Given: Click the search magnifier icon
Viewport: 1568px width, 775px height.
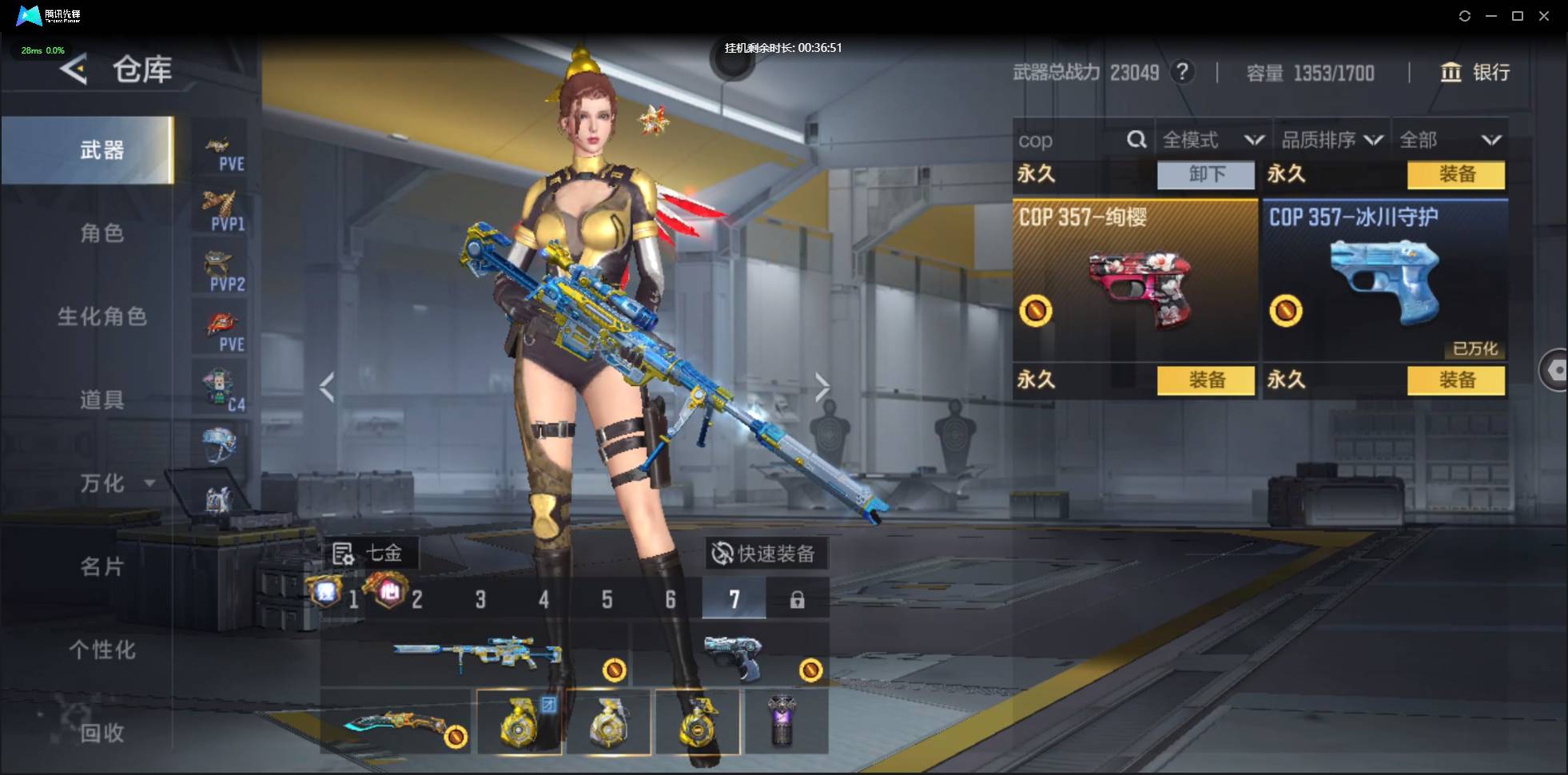Looking at the screenshot, I should coord(1136,141).
